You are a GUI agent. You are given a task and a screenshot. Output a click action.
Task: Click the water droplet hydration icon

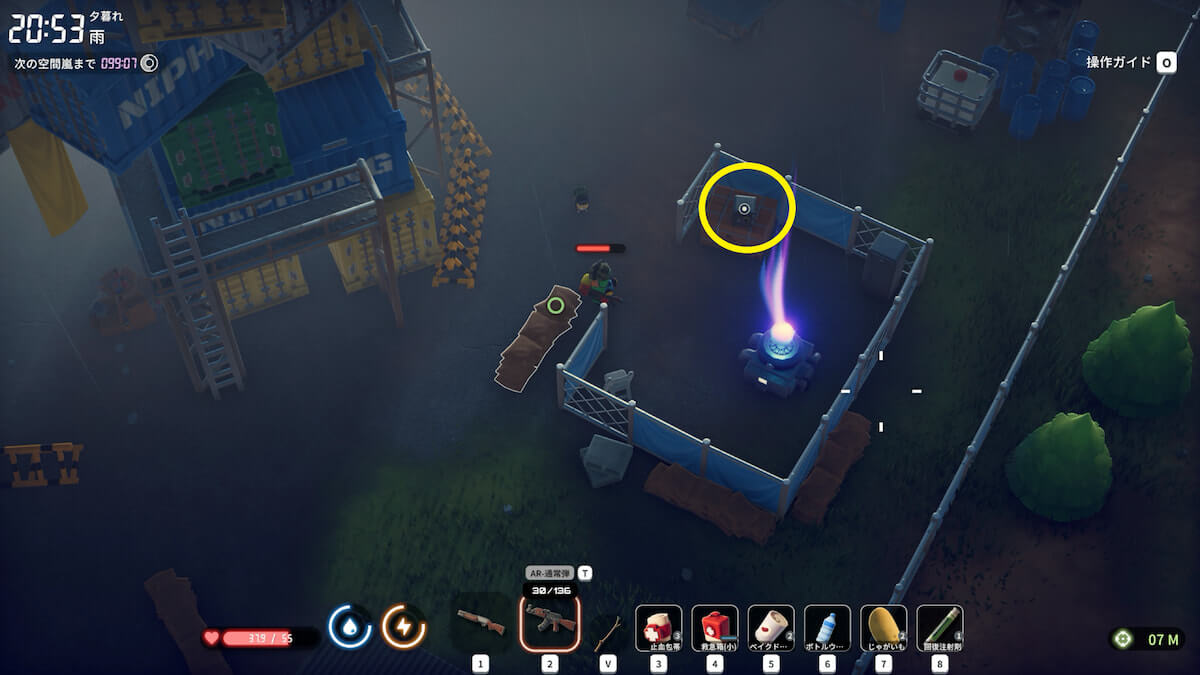click(350, 627)
